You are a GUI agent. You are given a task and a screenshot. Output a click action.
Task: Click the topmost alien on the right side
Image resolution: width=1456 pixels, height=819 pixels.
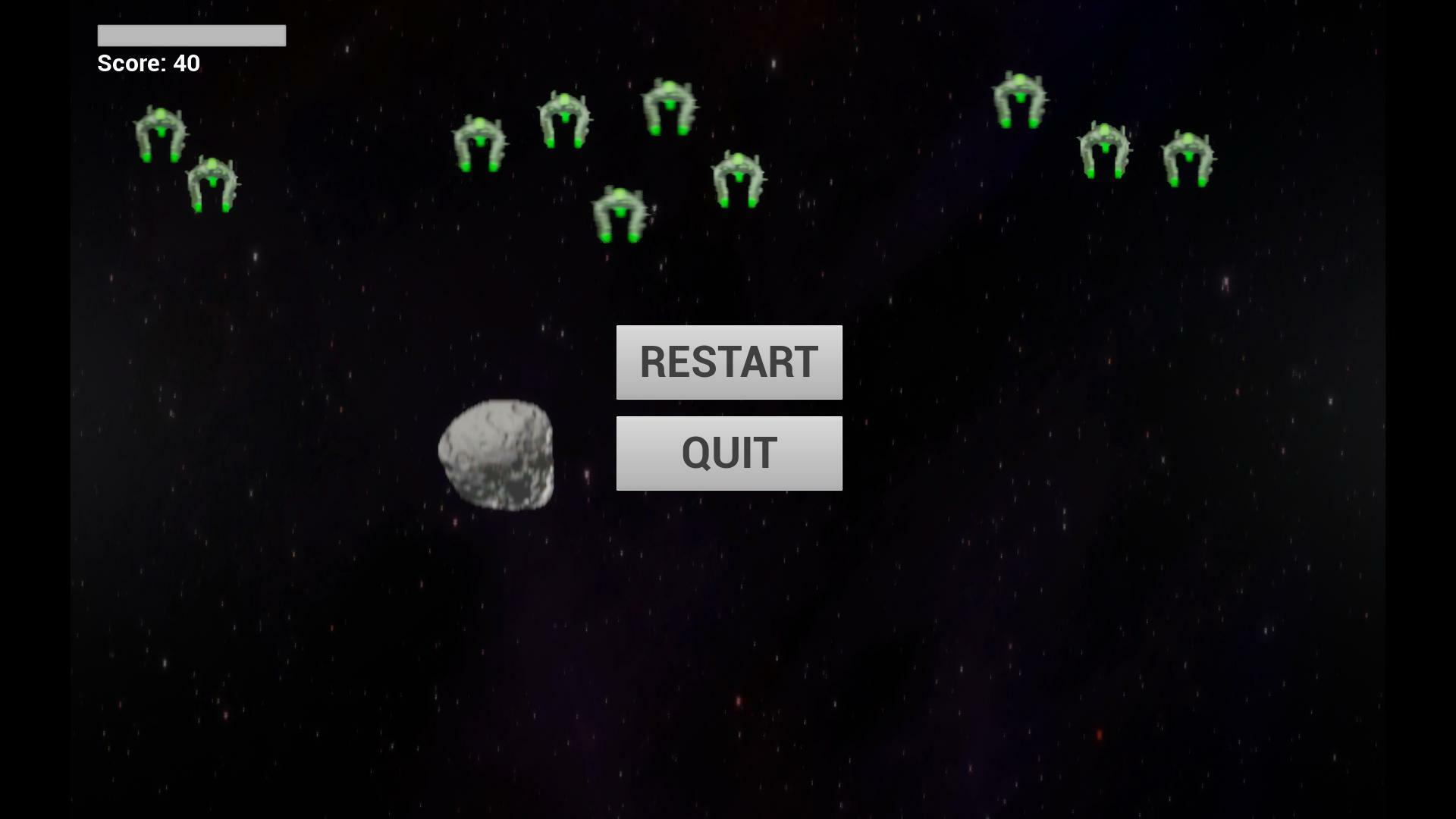(1019, 99)
